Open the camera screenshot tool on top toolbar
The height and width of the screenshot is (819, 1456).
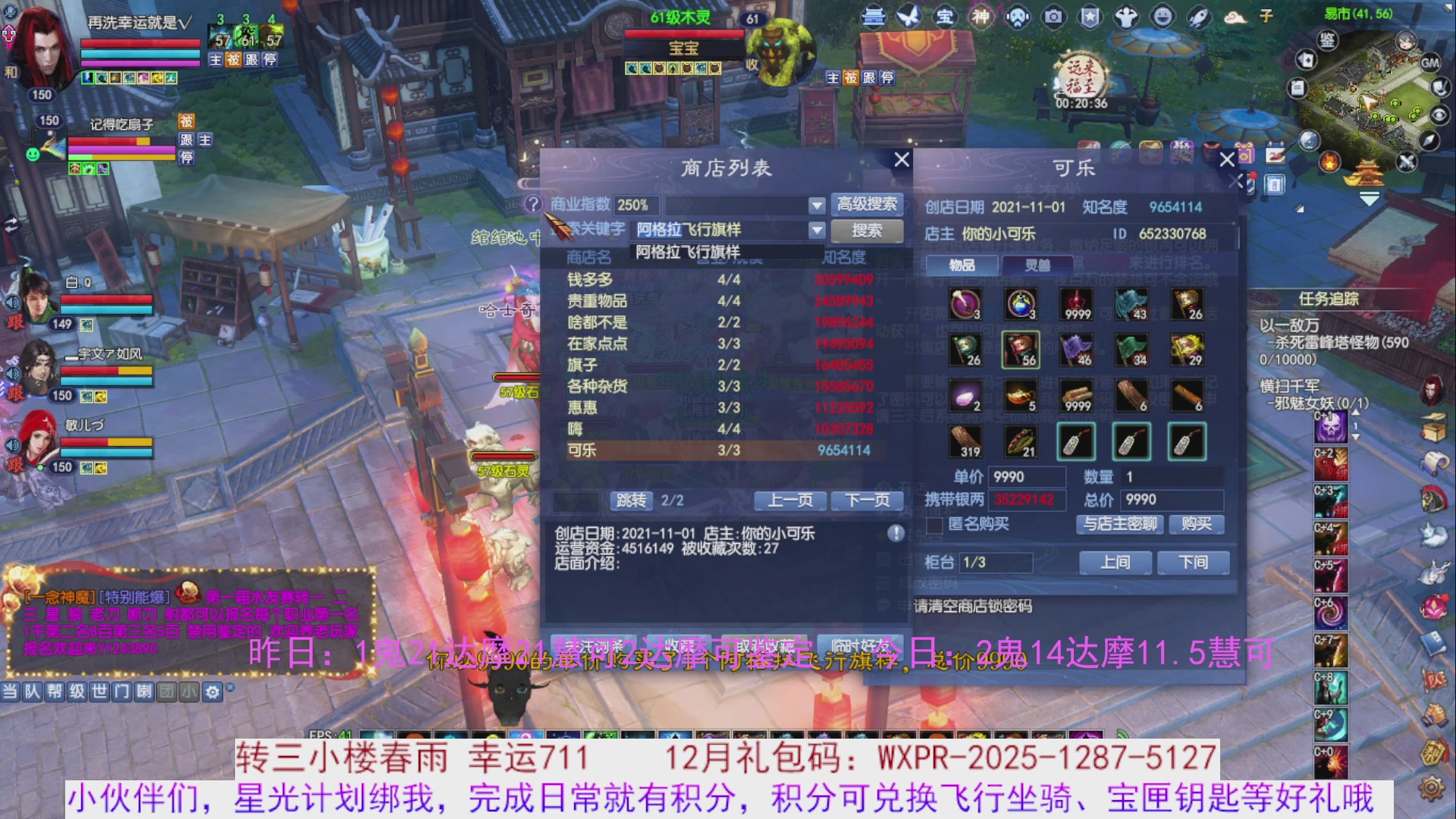(x=1054, y=16)
